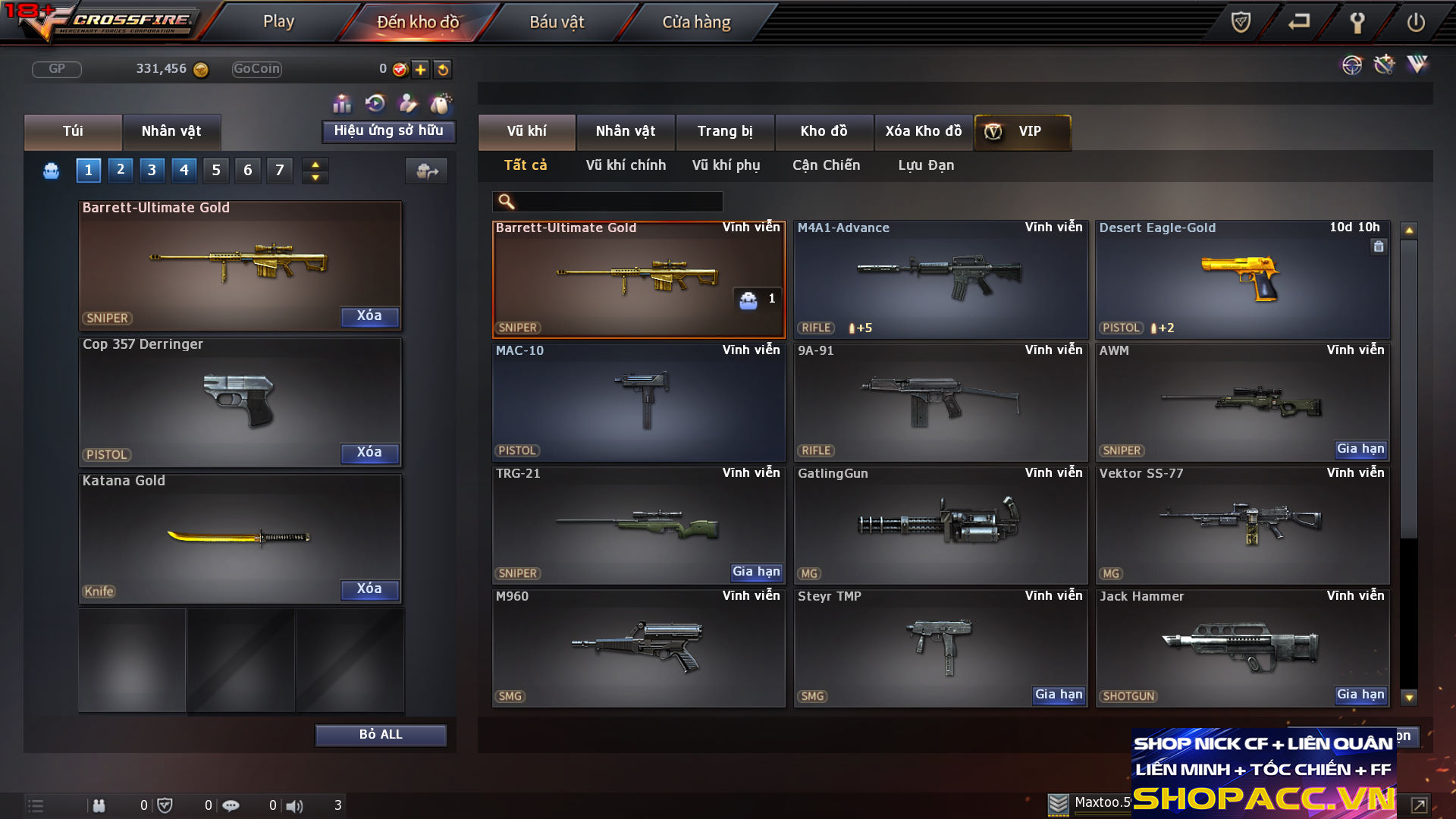The image size is (1456, 819).
Task: Add GoCoin with the plus button
Action: click(x=421, y=69)
